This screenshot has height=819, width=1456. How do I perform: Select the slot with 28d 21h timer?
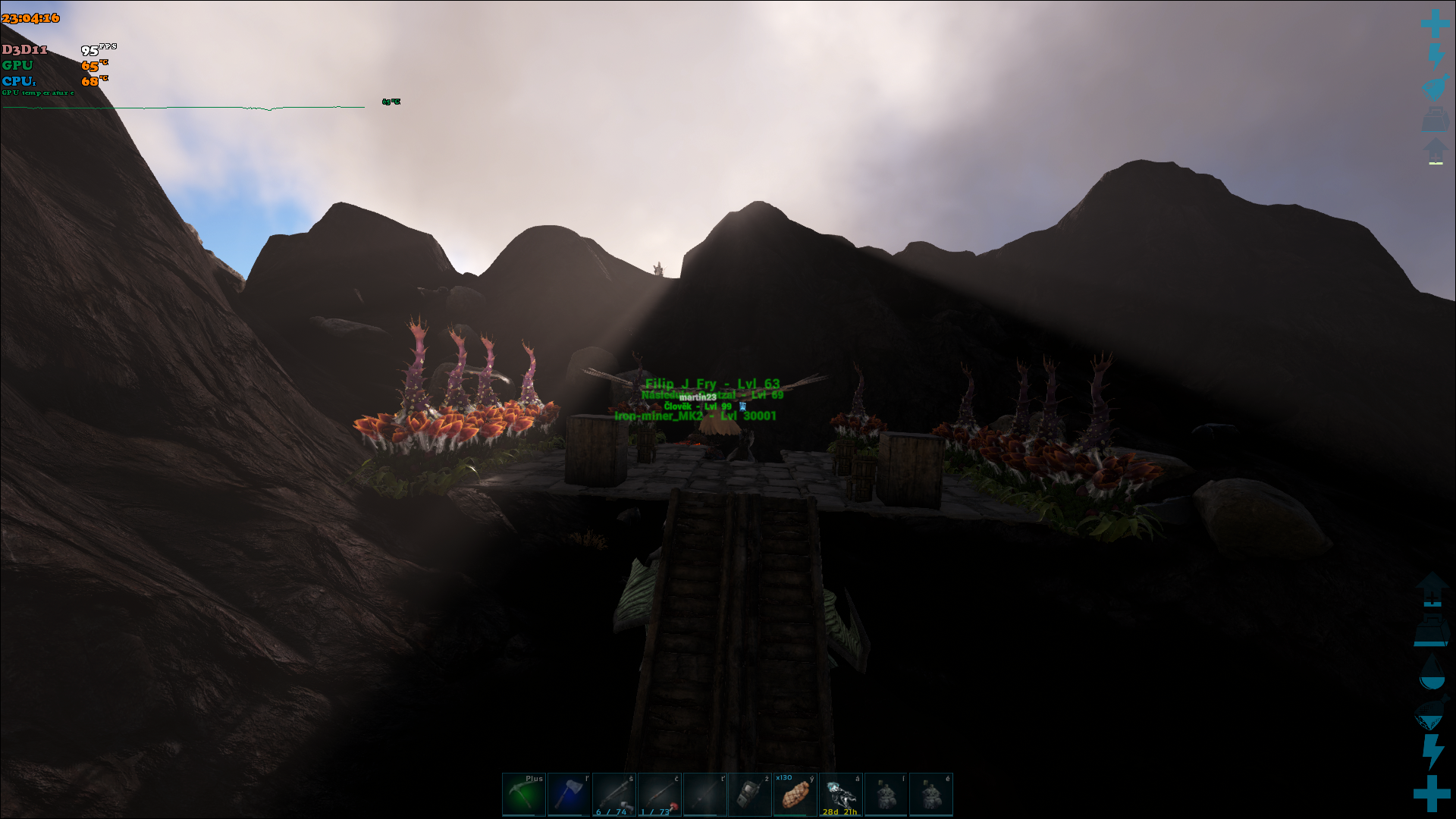[840, 795]
